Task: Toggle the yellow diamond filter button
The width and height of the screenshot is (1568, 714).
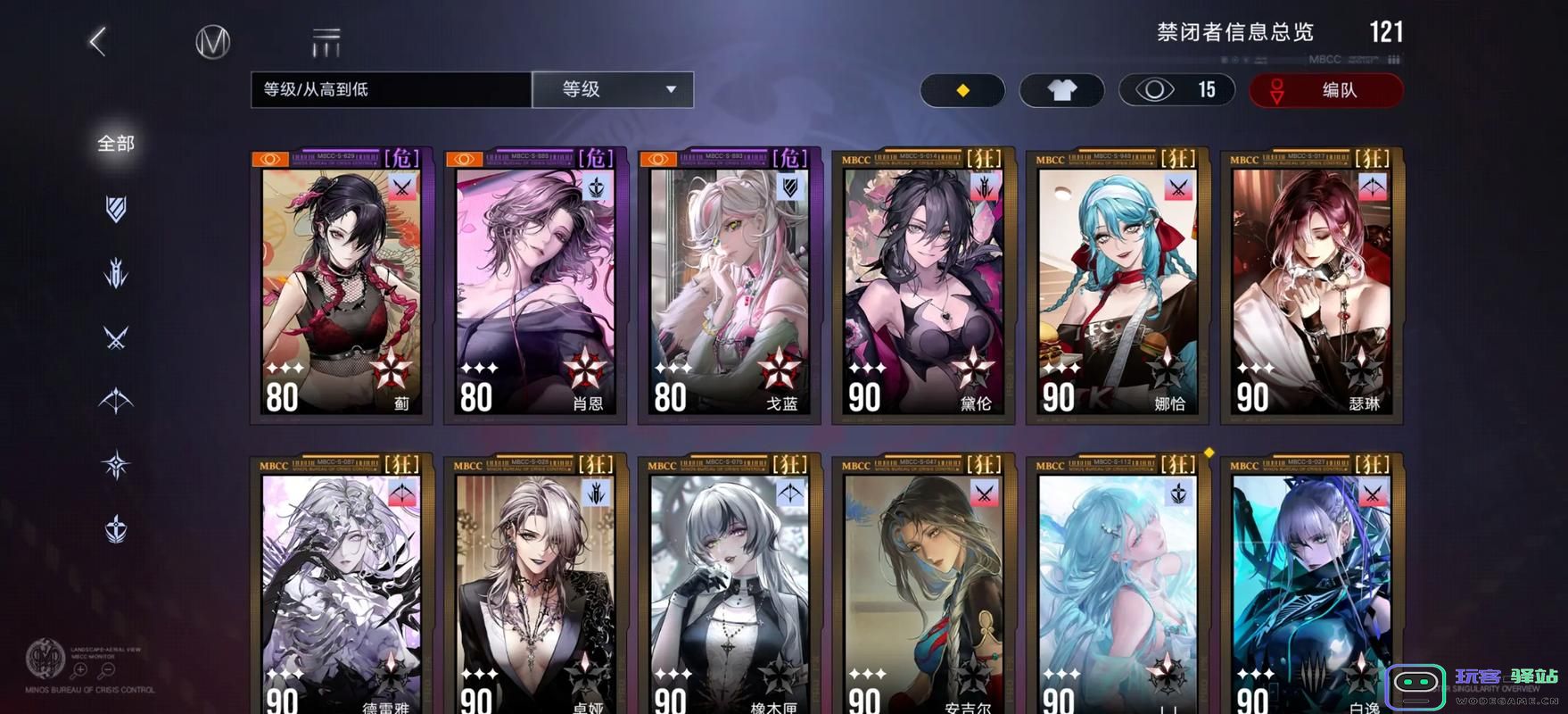Action: pyautogui.click(x=963, y=90)
